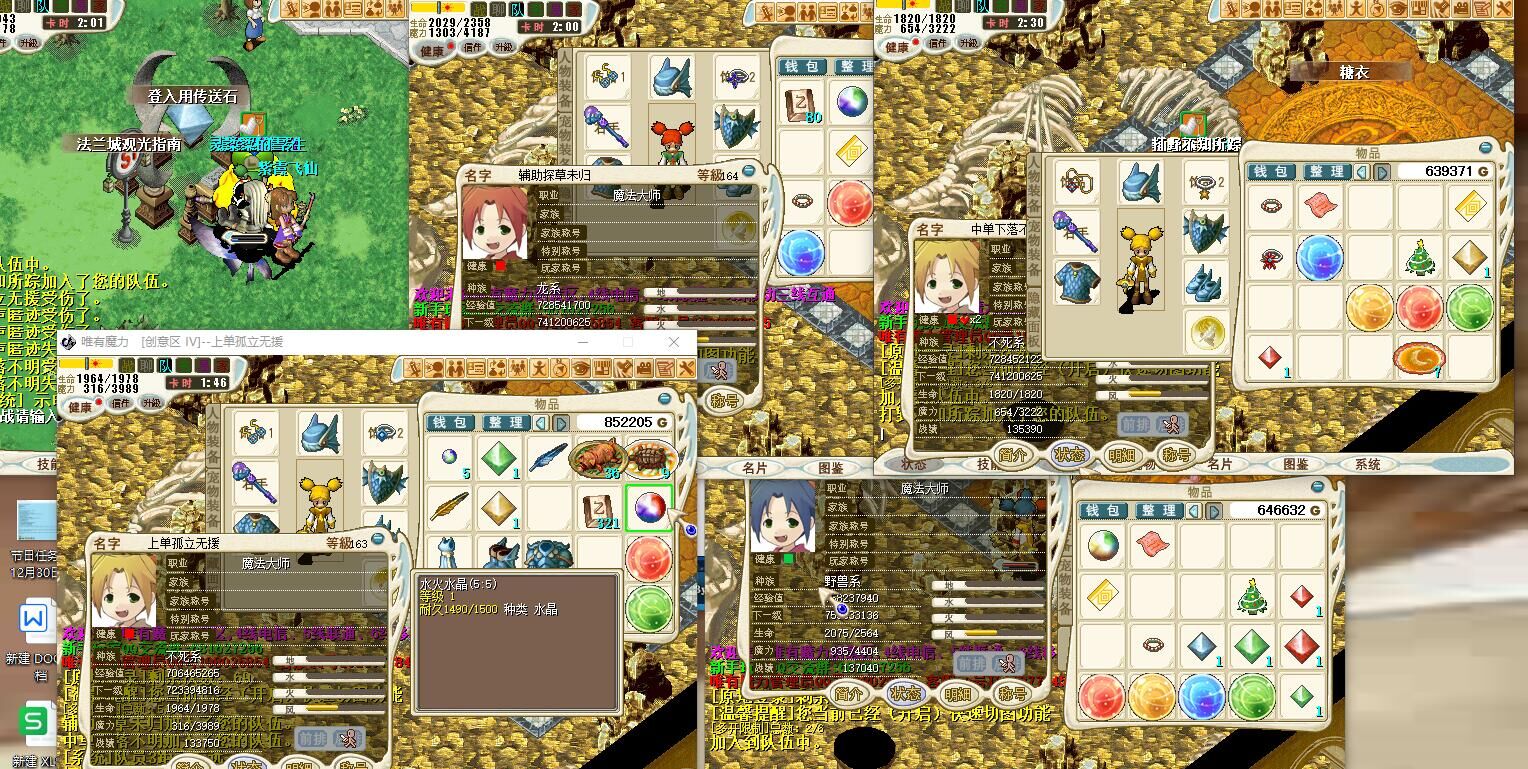Select the golden feather item
Image resolution: width=1528 pixels, height=769 pixels.
point(449,508)
